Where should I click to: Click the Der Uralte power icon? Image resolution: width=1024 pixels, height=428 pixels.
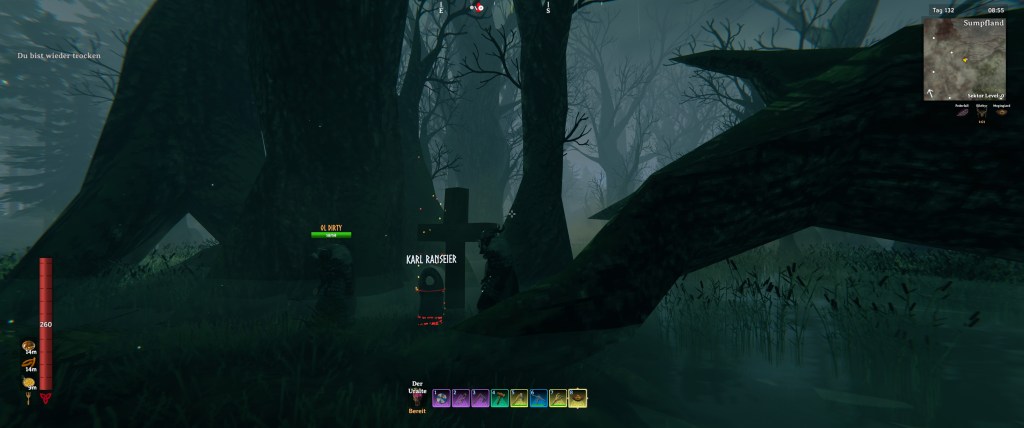pos(418,399)
